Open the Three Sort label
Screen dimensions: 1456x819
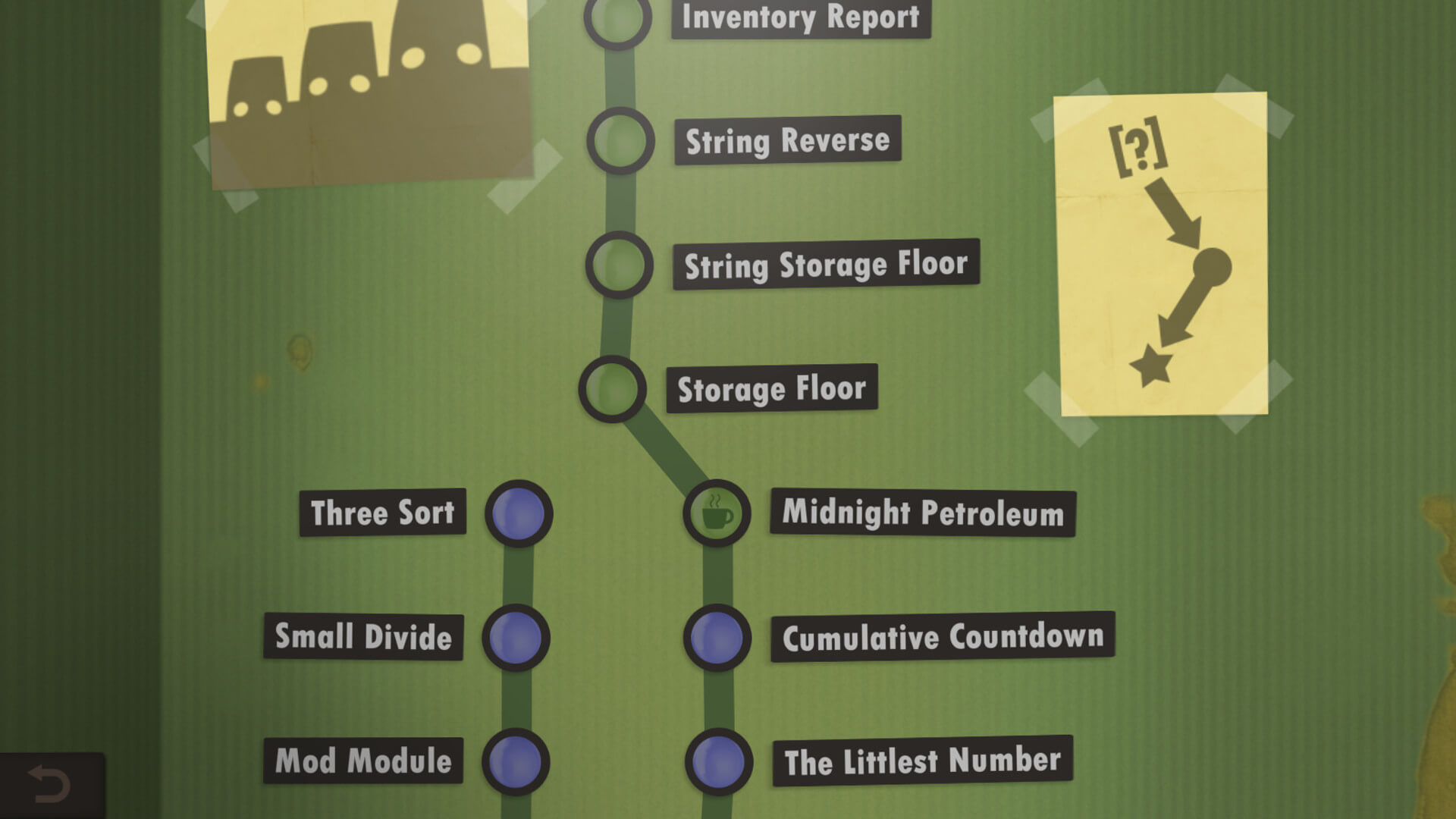click(382, 513)
